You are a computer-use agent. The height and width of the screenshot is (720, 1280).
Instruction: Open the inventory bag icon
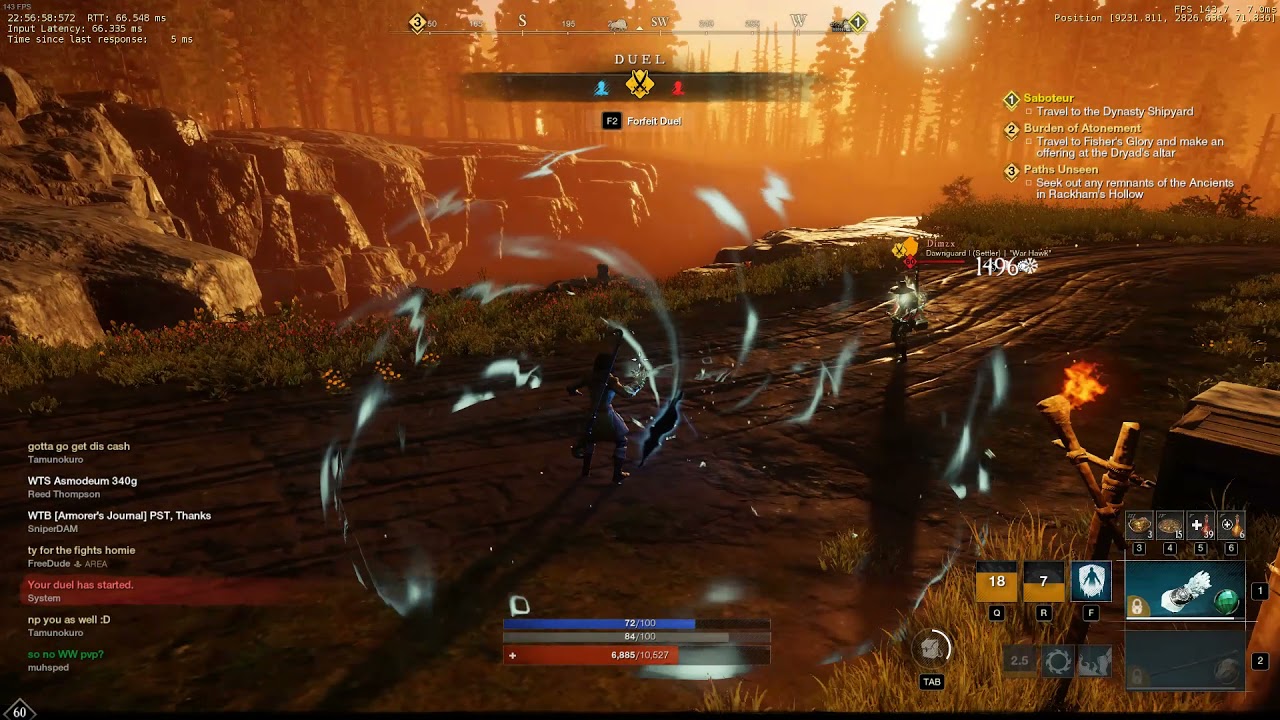click(932, 650)
